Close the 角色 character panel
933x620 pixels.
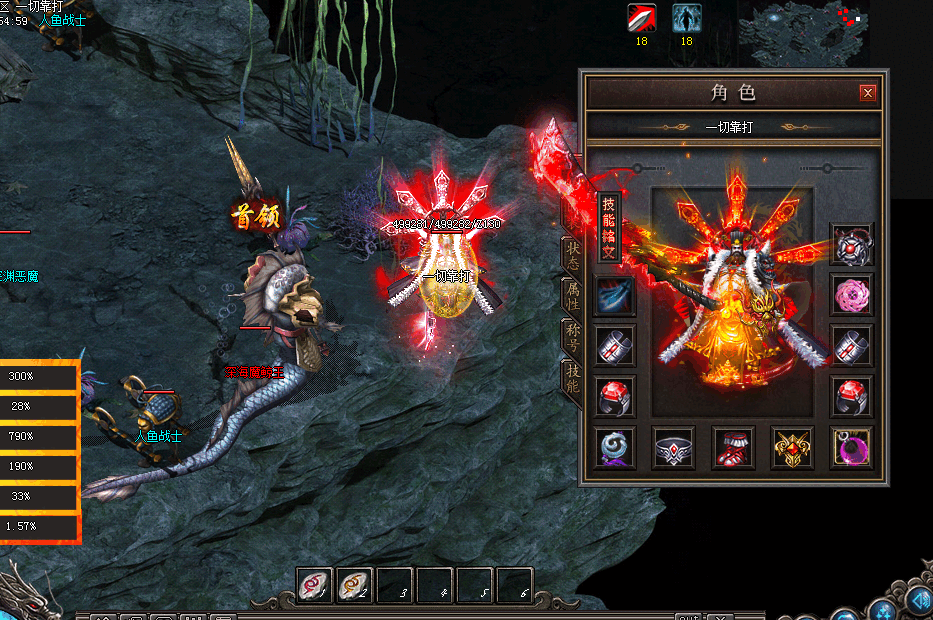click(x=868, y=93)
